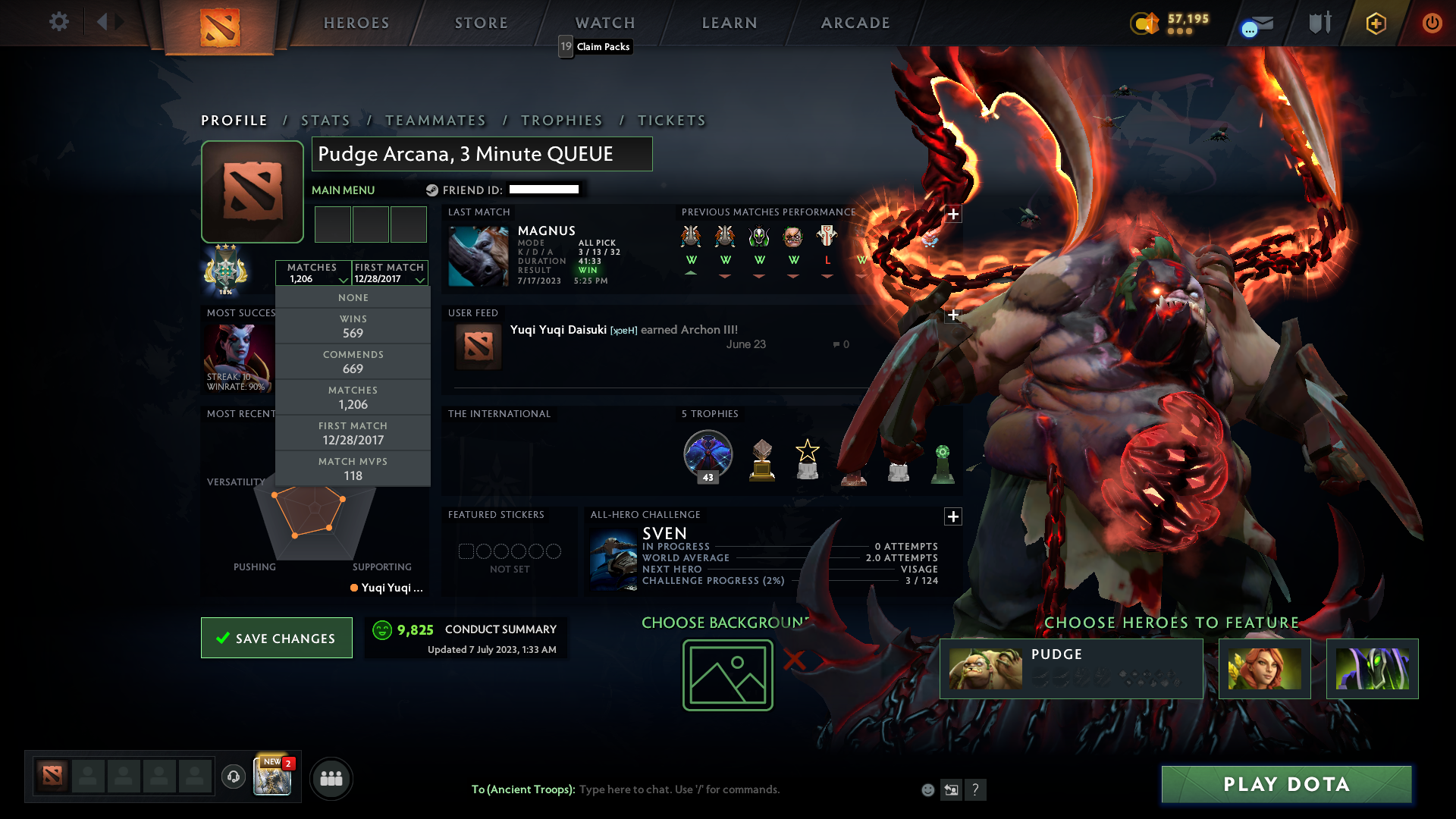Open the emoticon picker in chat
This screenshot has width=1456, height=819.
[927, 789]
